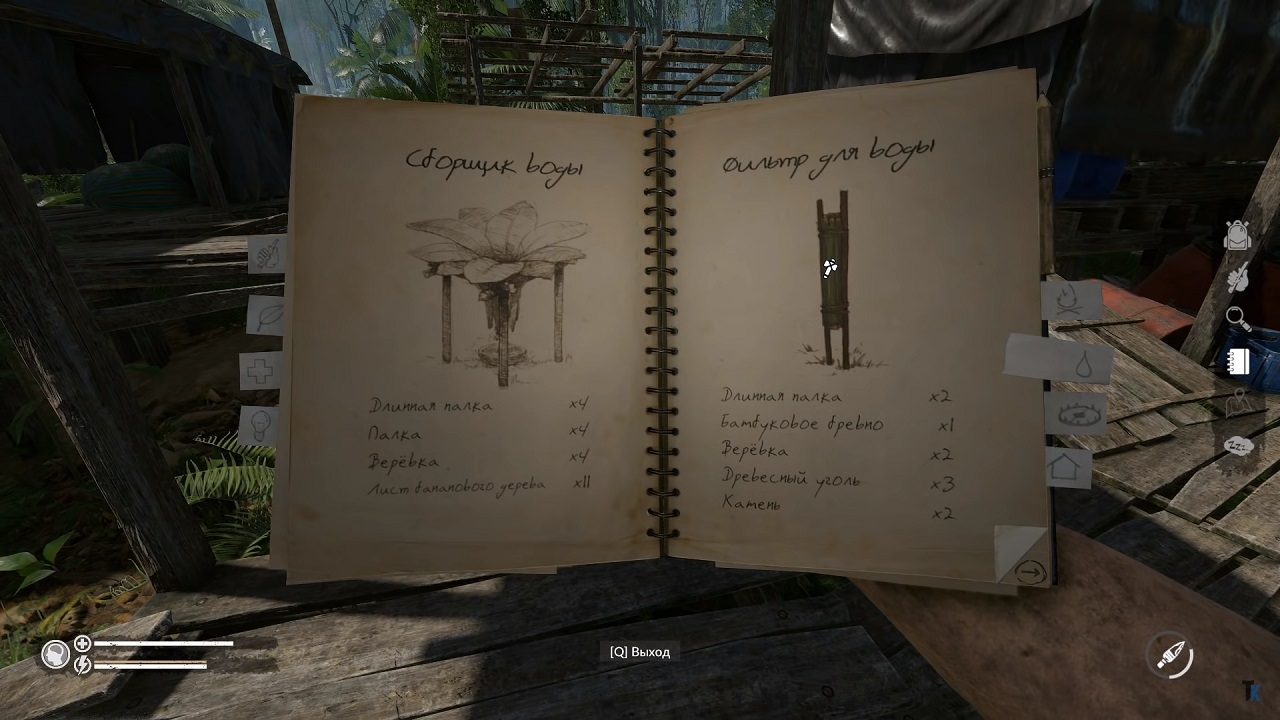Choose the notebook icon in side menu
The image size is (1280, 720).
click(1238, 361)
